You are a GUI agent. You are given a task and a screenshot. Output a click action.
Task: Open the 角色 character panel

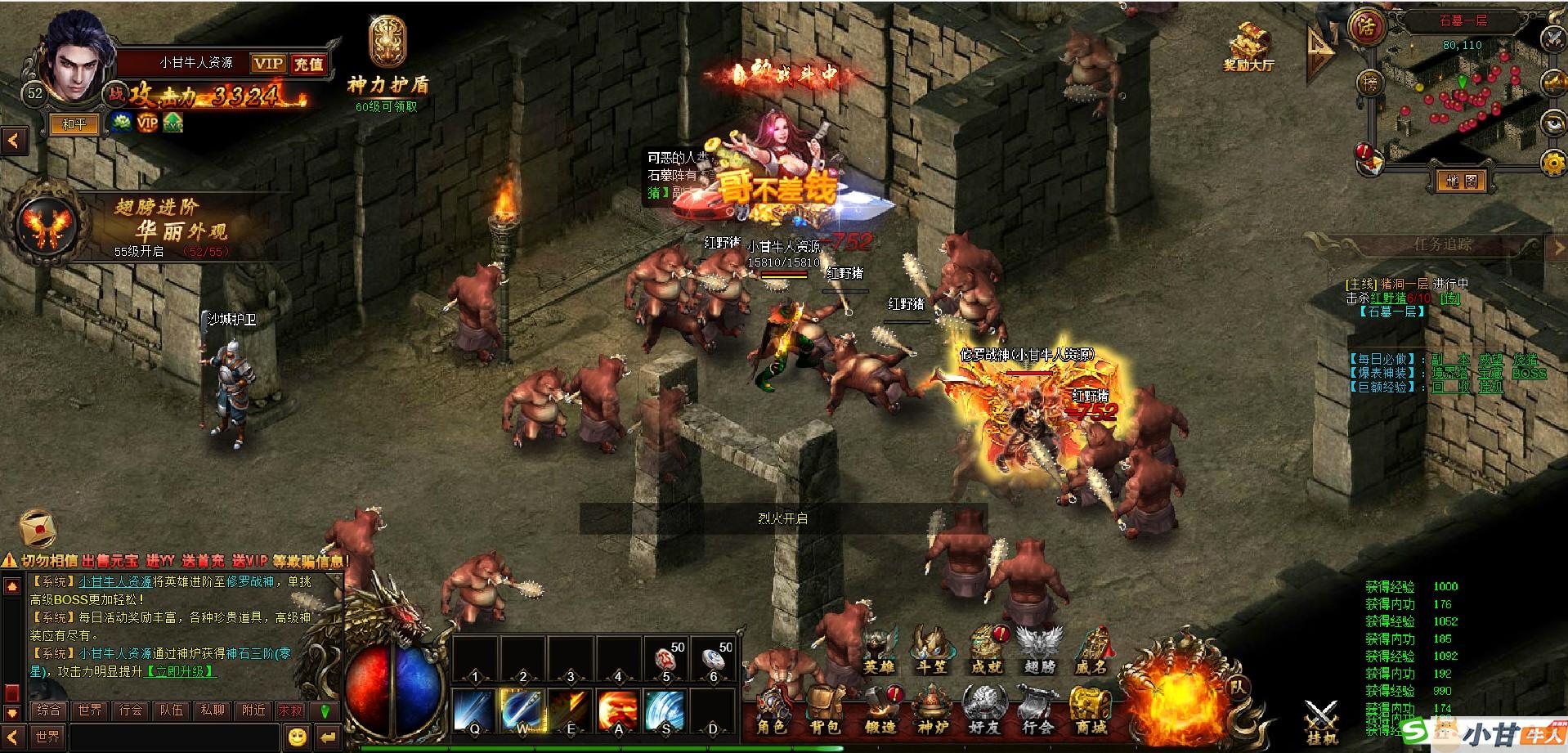click(x=771, y=710)
